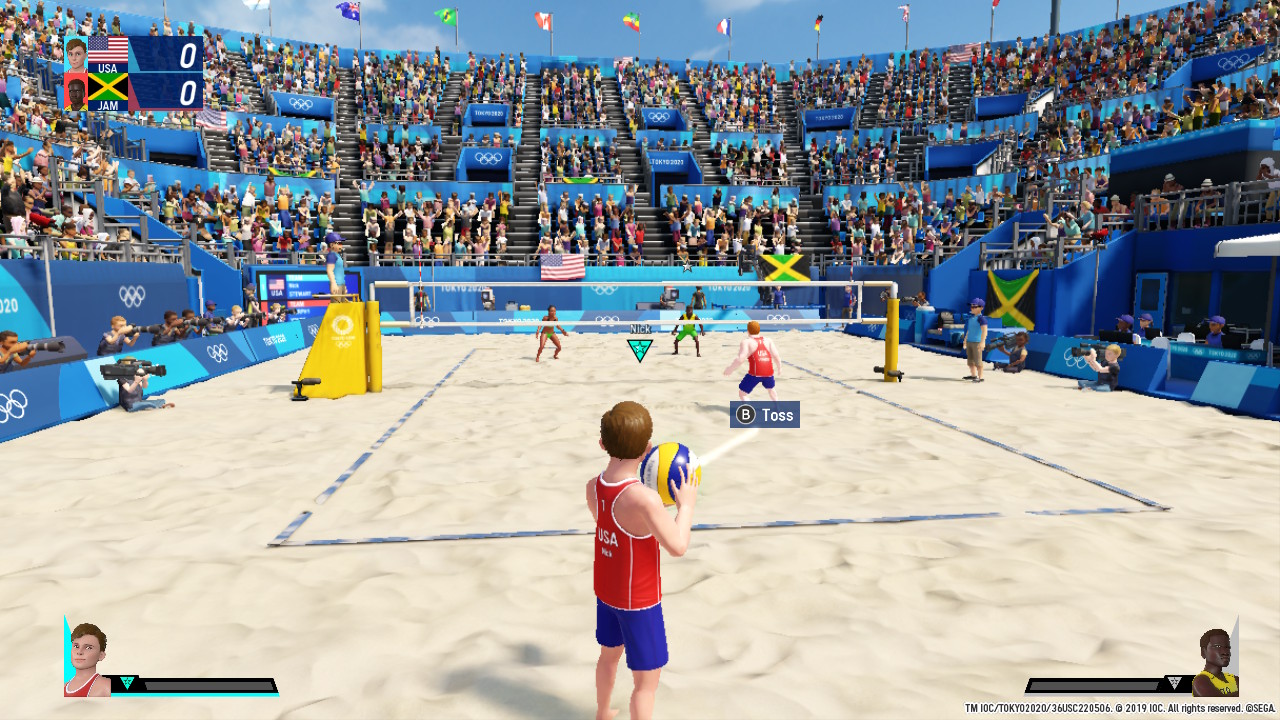Click the Jamaica flag on the scoreboard
The width and height of the screenshot is (1280, 720).
108,88
